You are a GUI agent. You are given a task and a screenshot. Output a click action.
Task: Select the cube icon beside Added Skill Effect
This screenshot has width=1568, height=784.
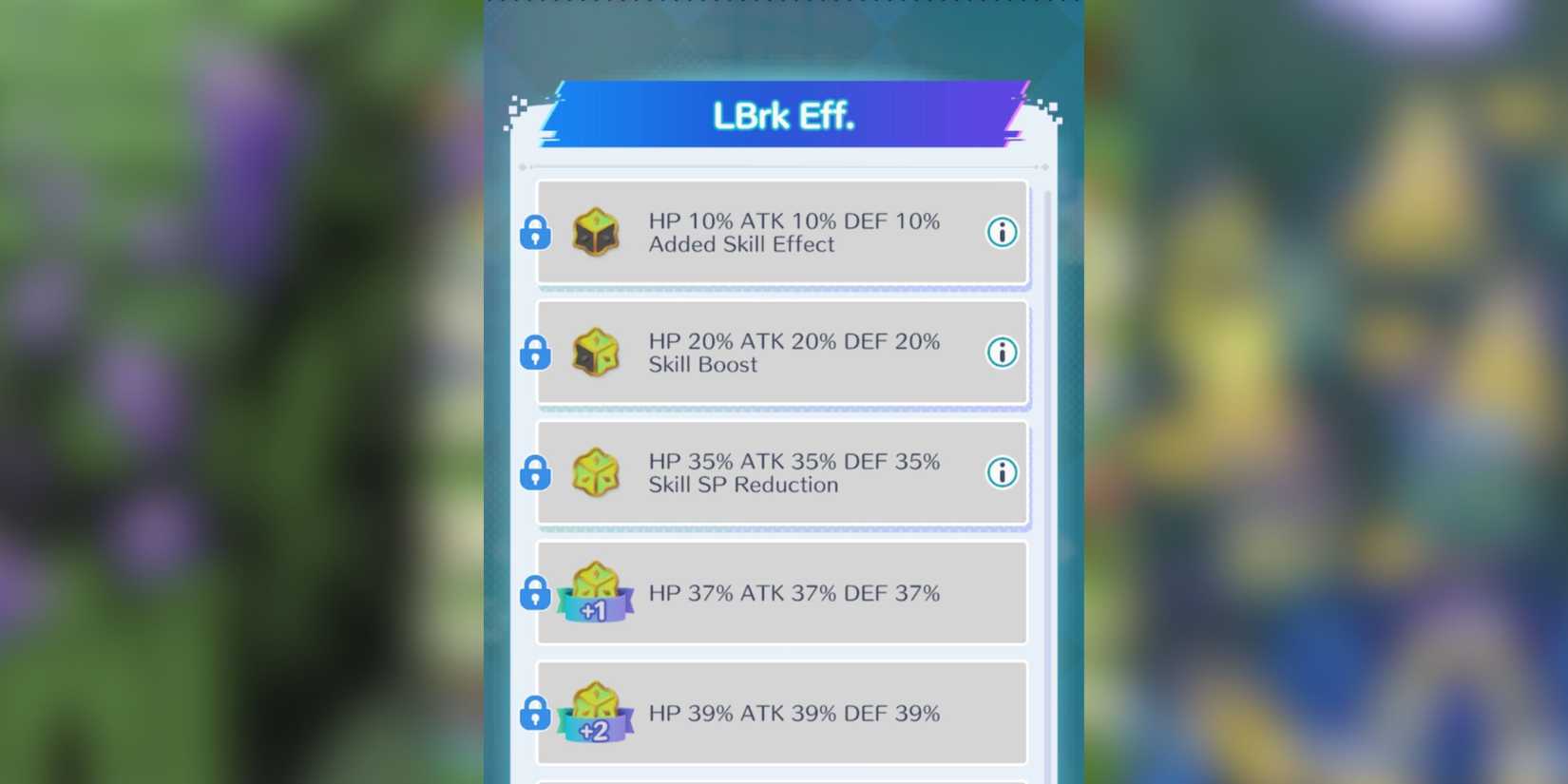tap(594, 233)
